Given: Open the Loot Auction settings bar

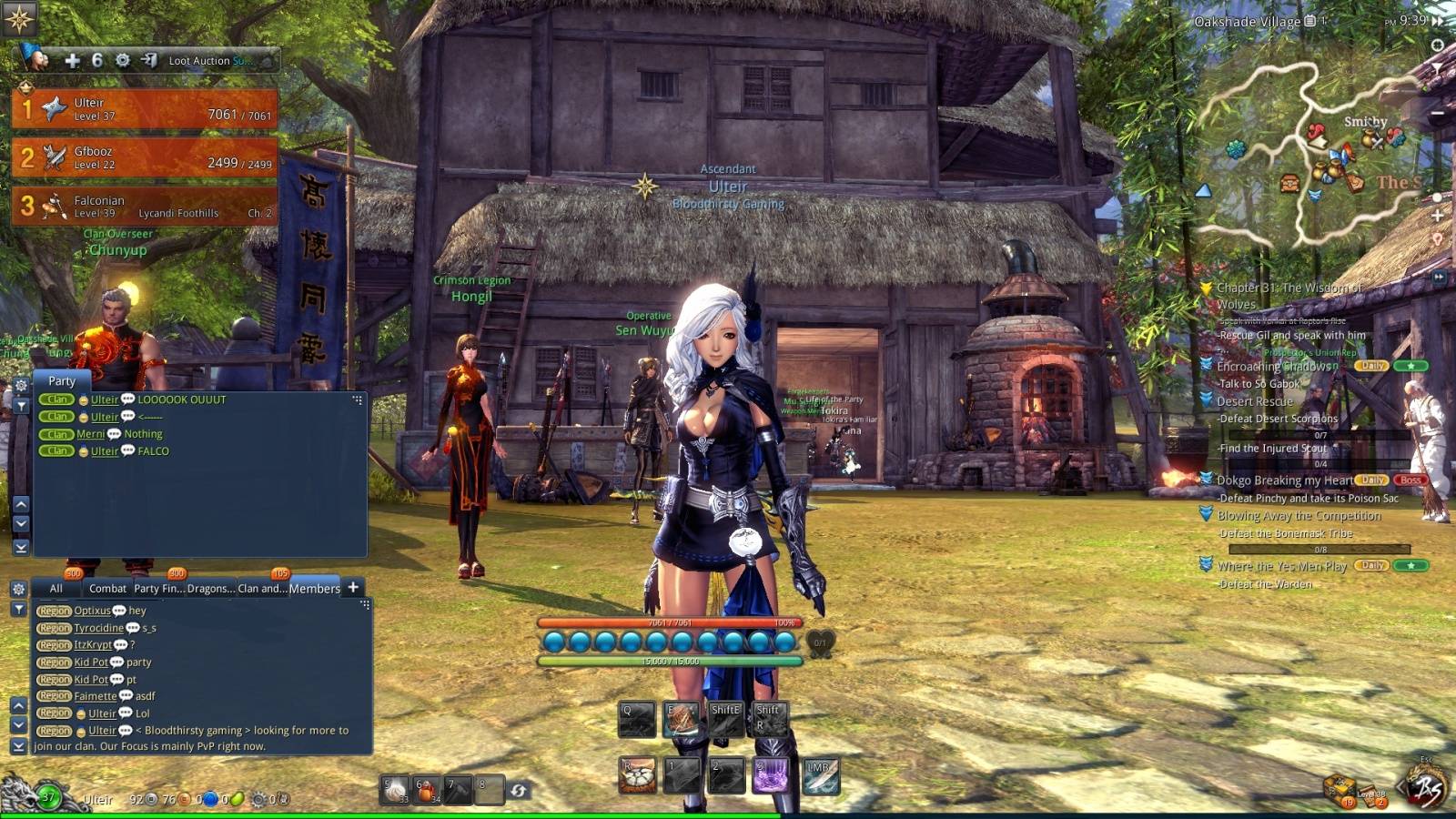Looking at the screenshot, I should (209, 61).
